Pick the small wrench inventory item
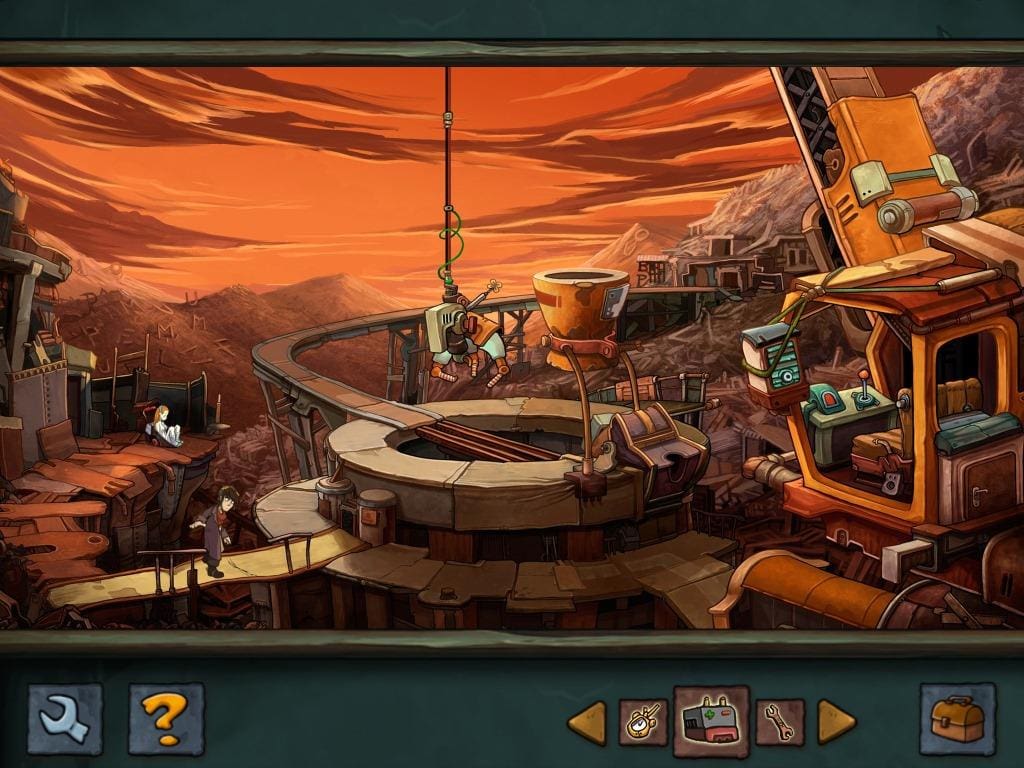 tap(780, 722)
